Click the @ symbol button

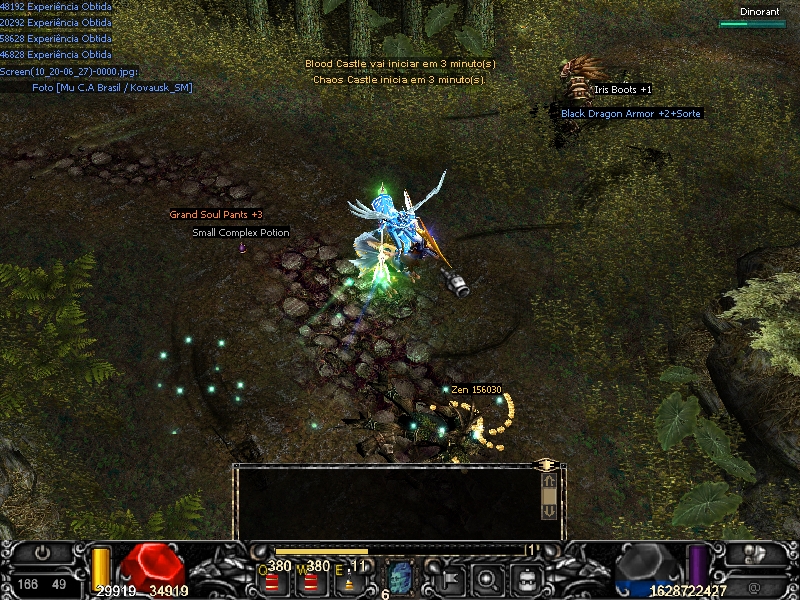[x=753, y=583]
